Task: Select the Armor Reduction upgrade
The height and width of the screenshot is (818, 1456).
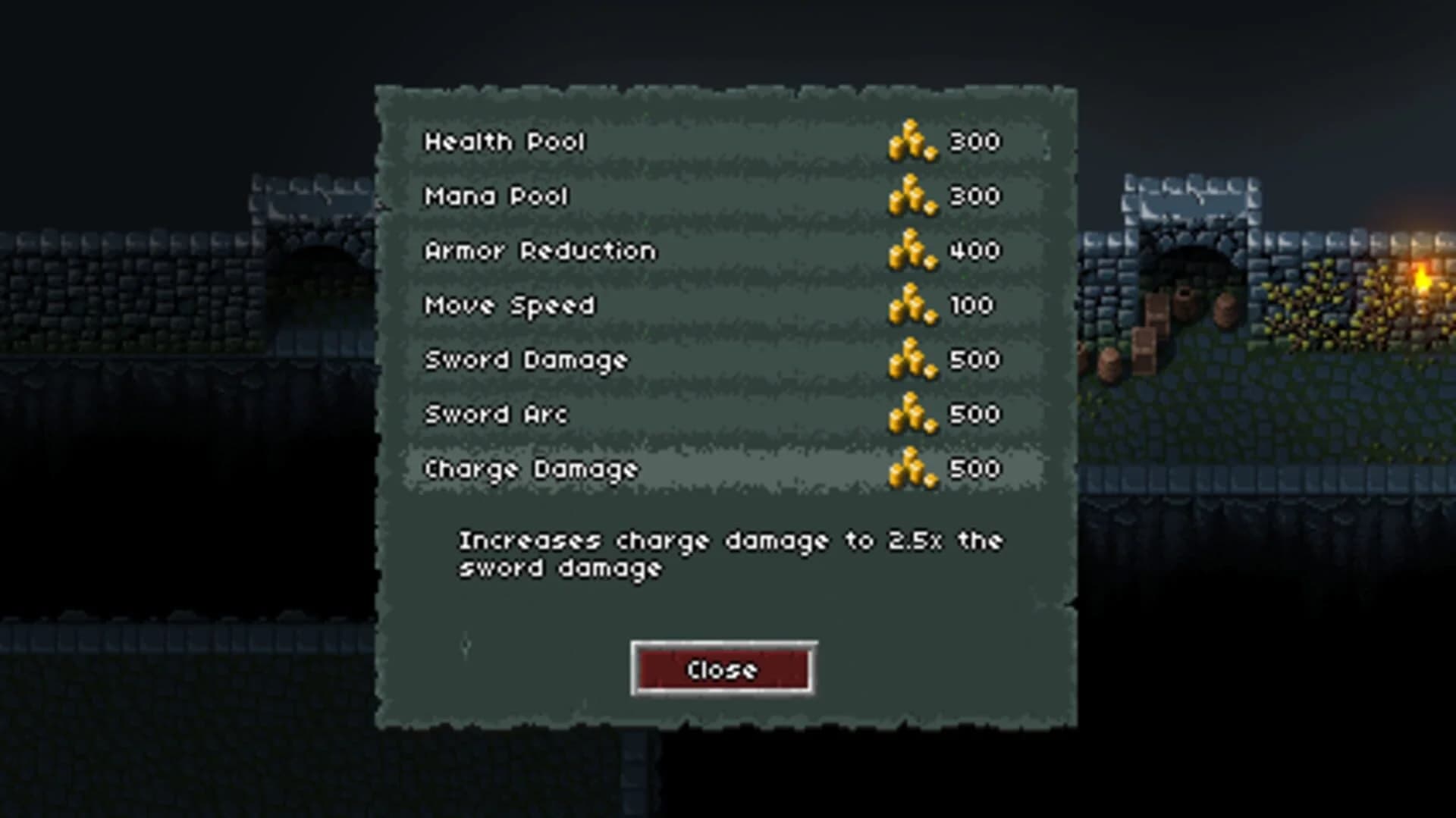Action: tap(540, 250)
